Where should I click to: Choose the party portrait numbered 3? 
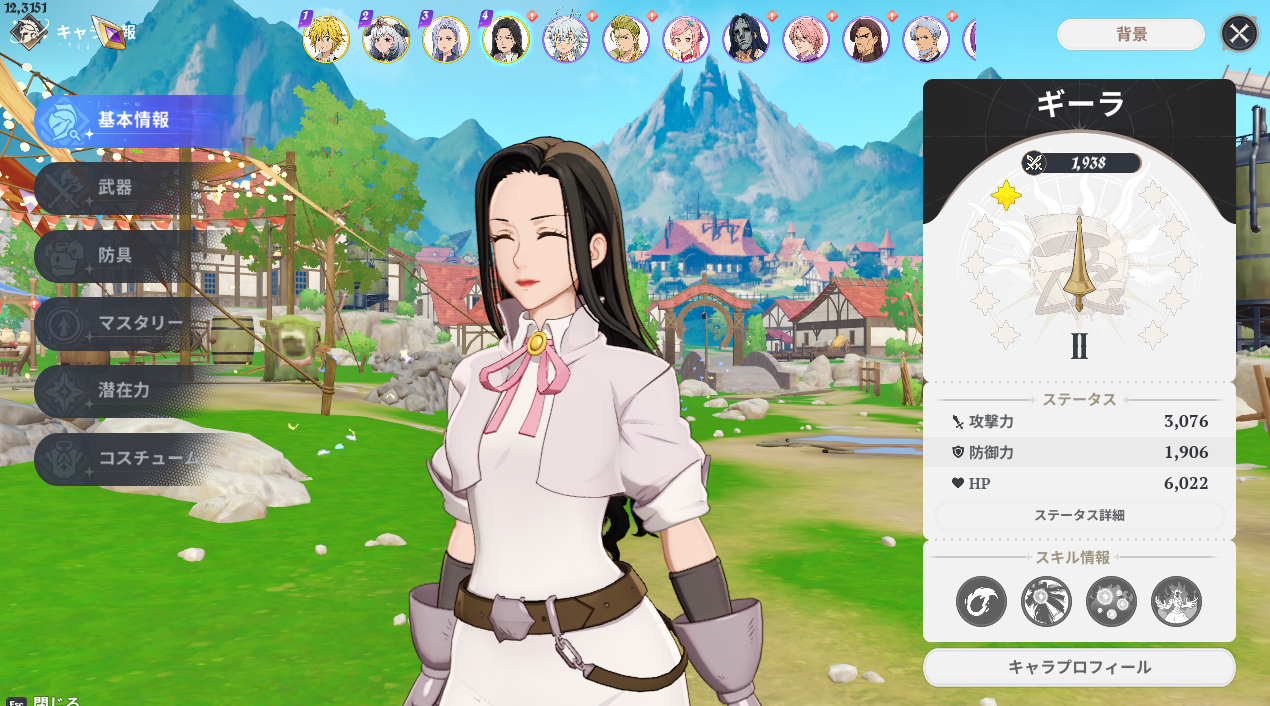click(446, 40)
